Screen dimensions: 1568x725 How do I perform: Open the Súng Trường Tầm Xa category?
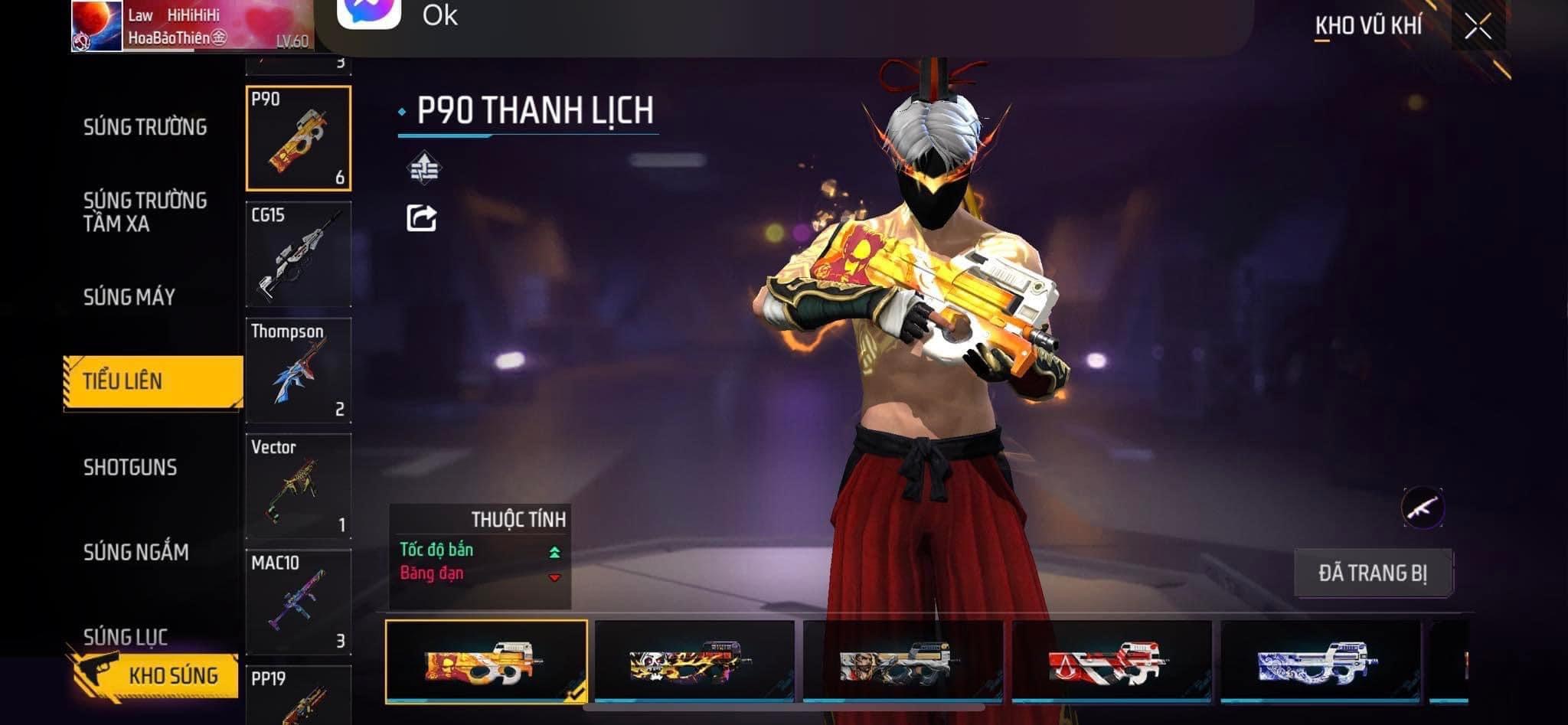[145, 212]
